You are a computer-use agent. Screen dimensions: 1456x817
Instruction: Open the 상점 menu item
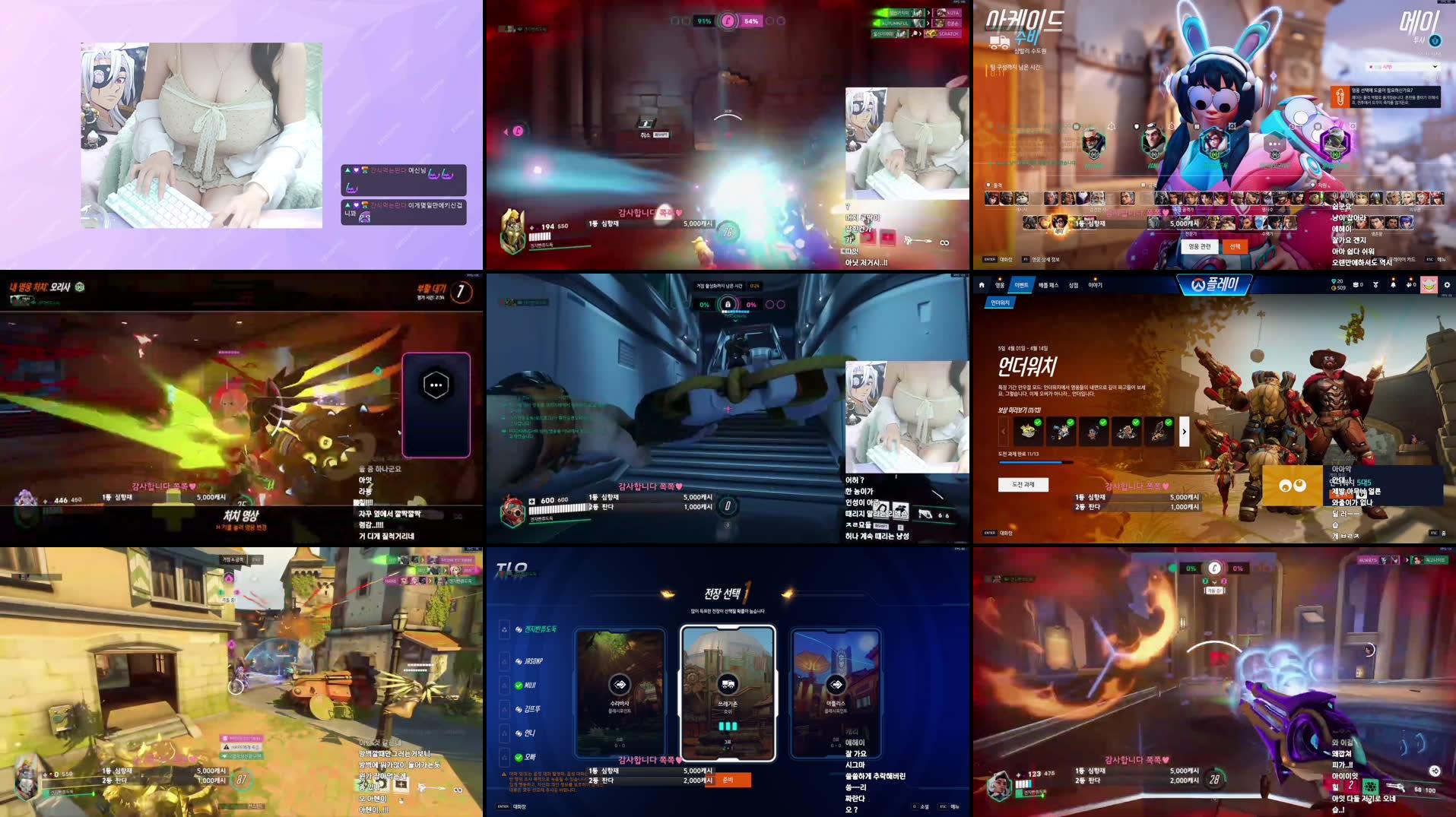1074,284
